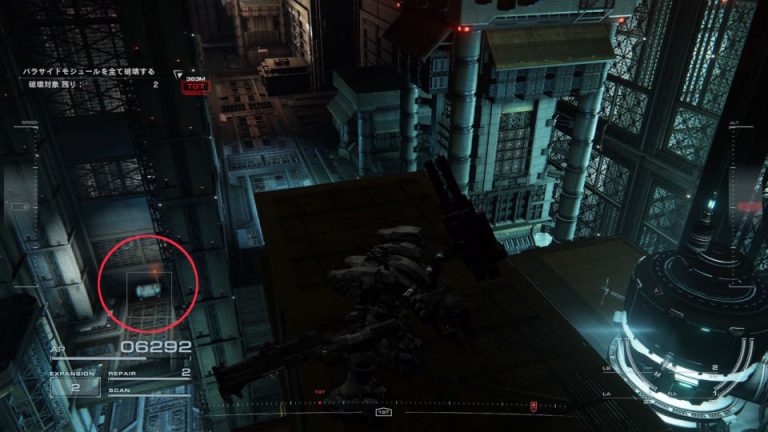768x432 pixels.
Task: Select the red TGT target marker
Action: click(193, 87)
